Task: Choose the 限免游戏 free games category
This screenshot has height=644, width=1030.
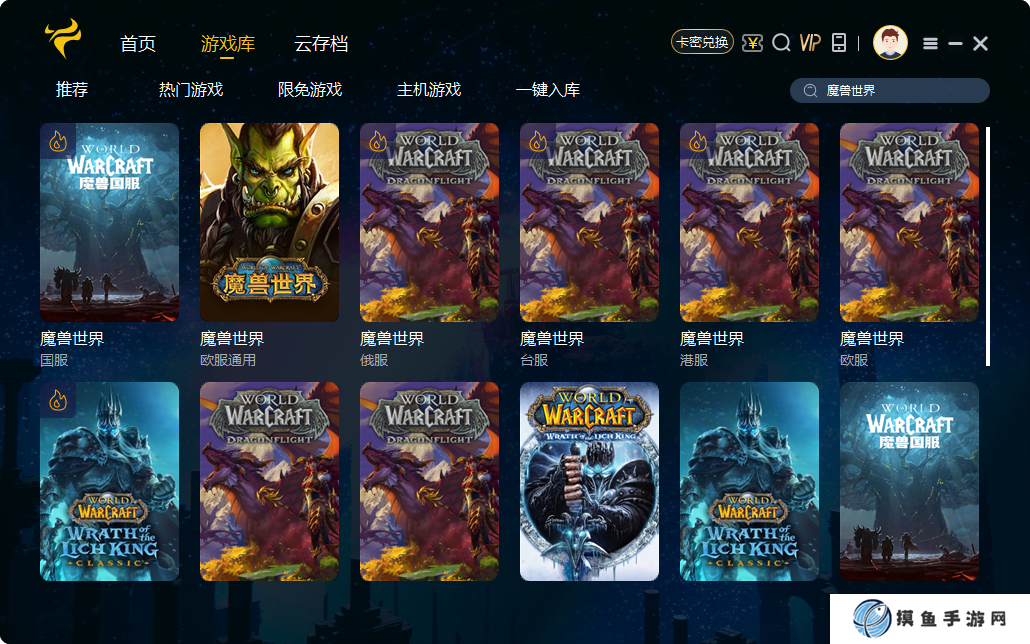Action: click(x=310, y=90)
